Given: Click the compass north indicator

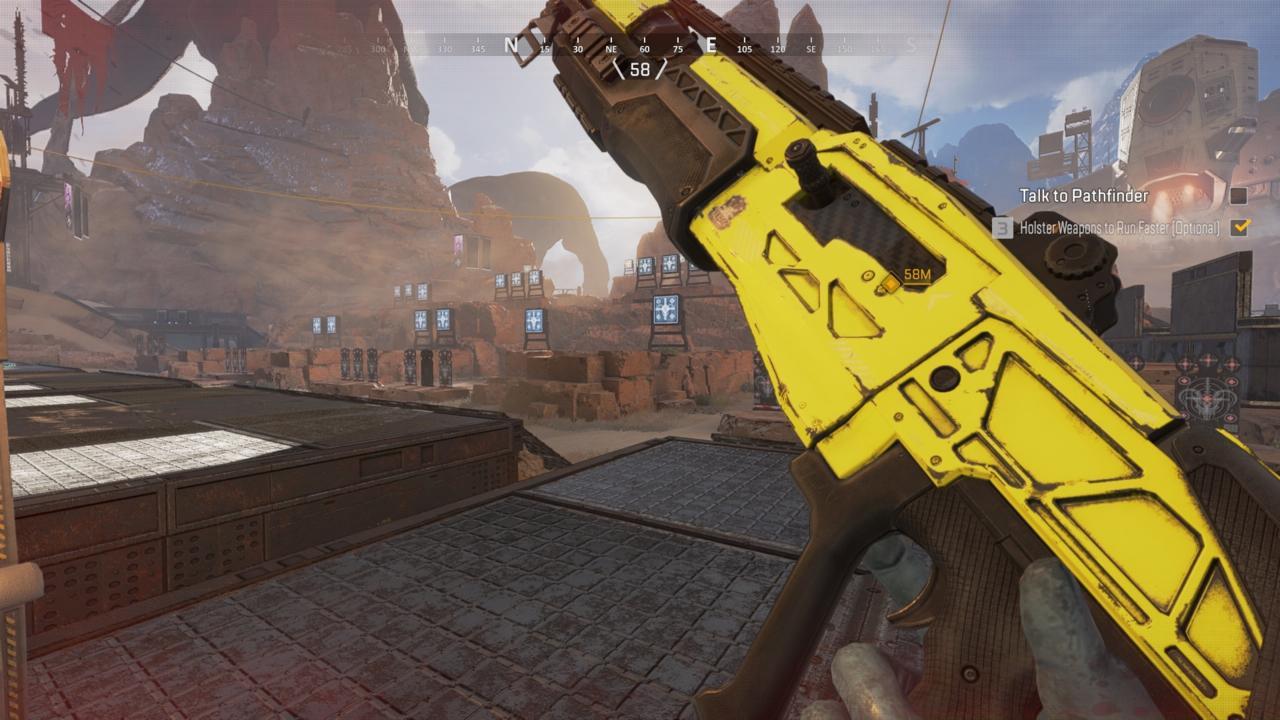Looking at the screenshot, I should click(x=511, y=44).
